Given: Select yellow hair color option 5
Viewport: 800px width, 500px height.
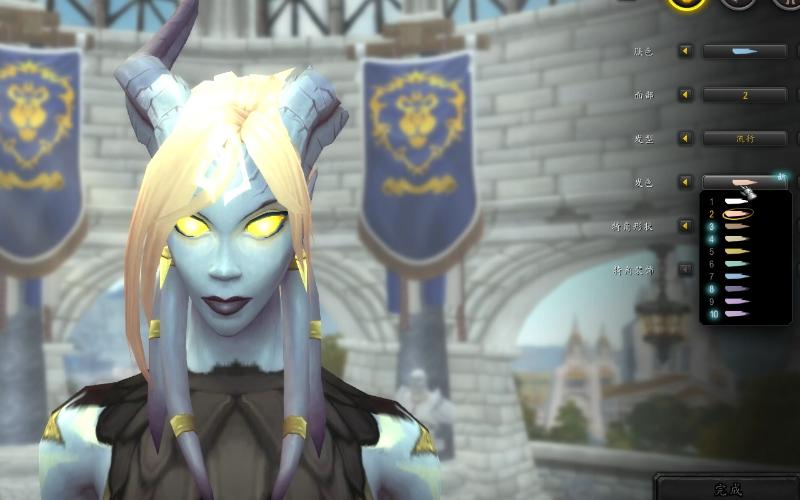Looking at the screenshot, I should [736, 252].
